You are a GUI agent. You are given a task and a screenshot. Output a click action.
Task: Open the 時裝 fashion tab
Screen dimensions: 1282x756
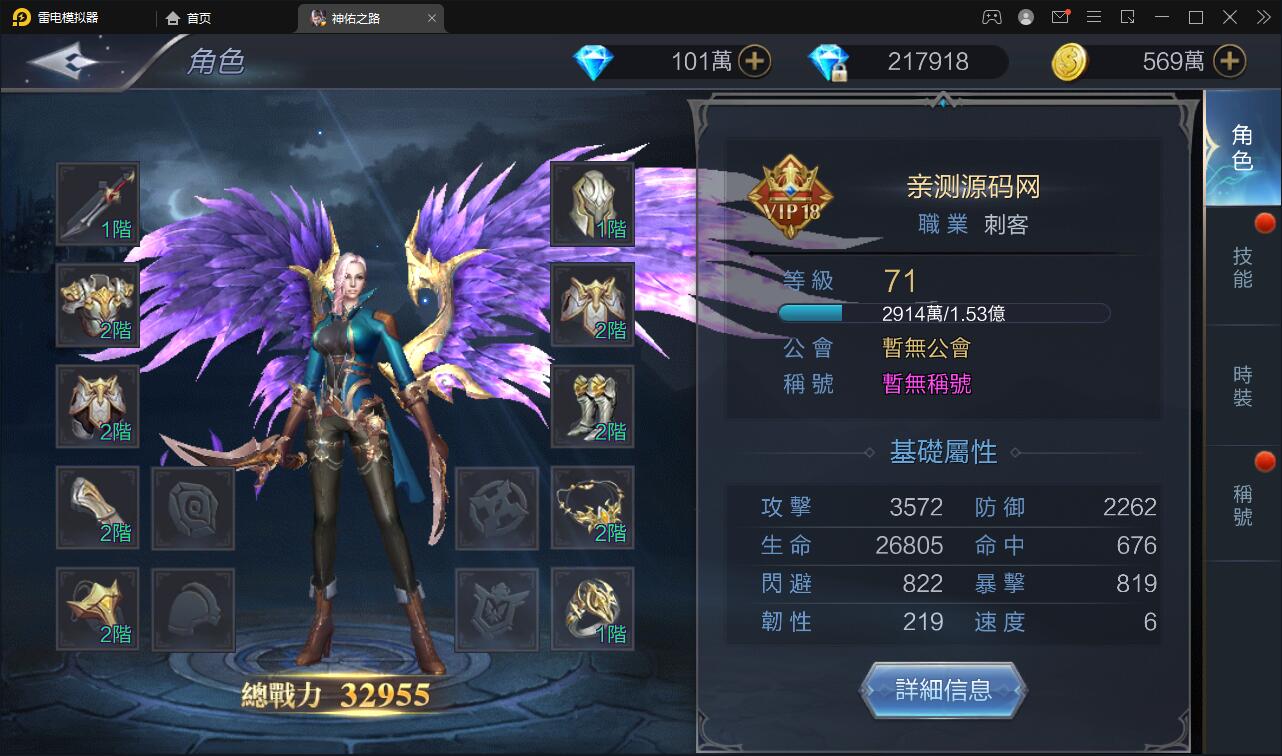pos(1243,387)
